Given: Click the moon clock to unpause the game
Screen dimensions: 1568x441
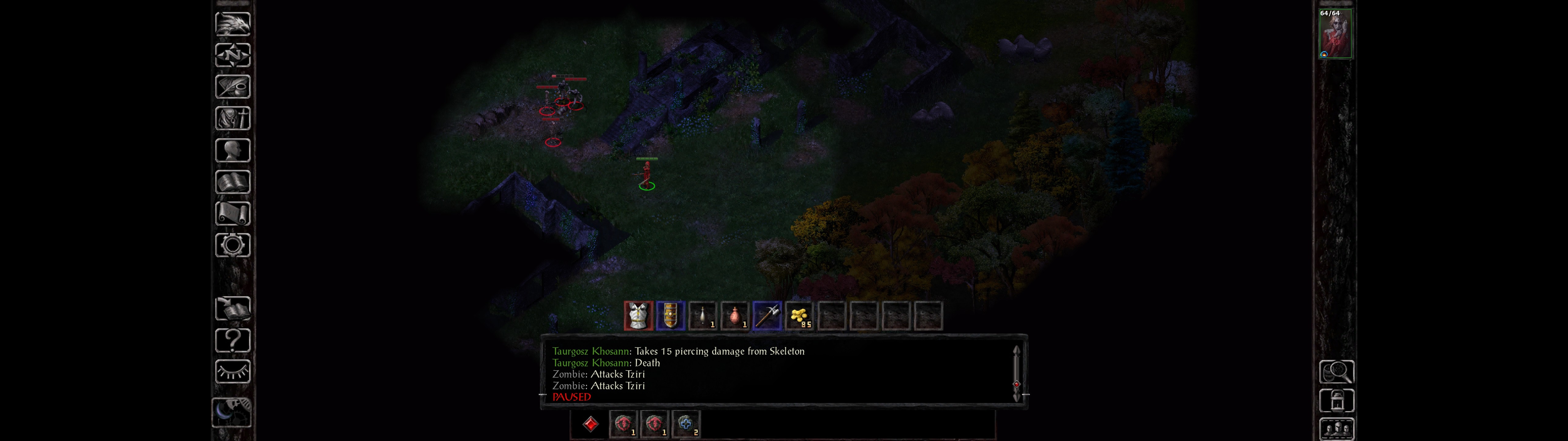Looking at the screenshot, I should [x=231, y=413].
